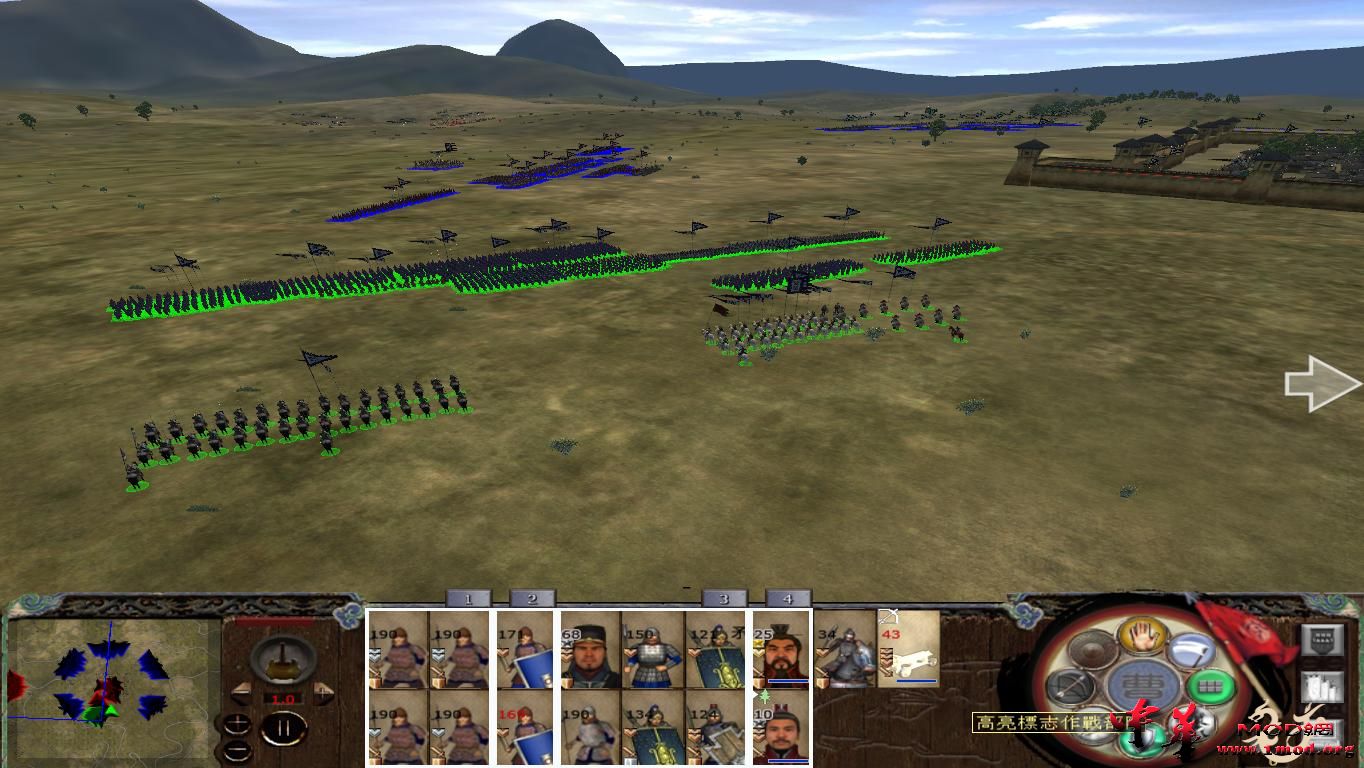Screen dimensions: 1364x768
Task: Zoom out using the minus magnifier button
Action: click(x=238, y=750)
